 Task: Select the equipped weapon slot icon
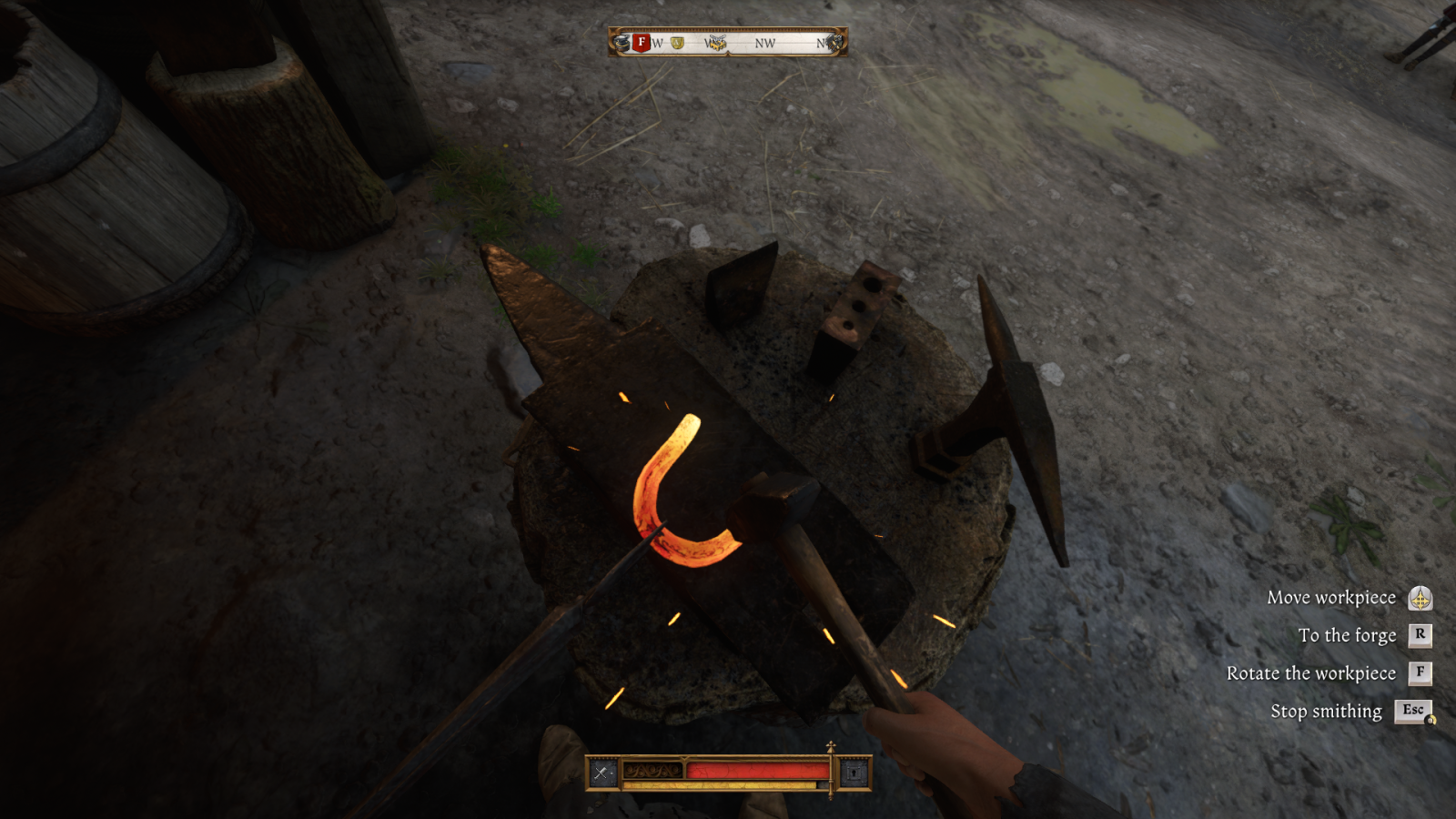point(602,773)
